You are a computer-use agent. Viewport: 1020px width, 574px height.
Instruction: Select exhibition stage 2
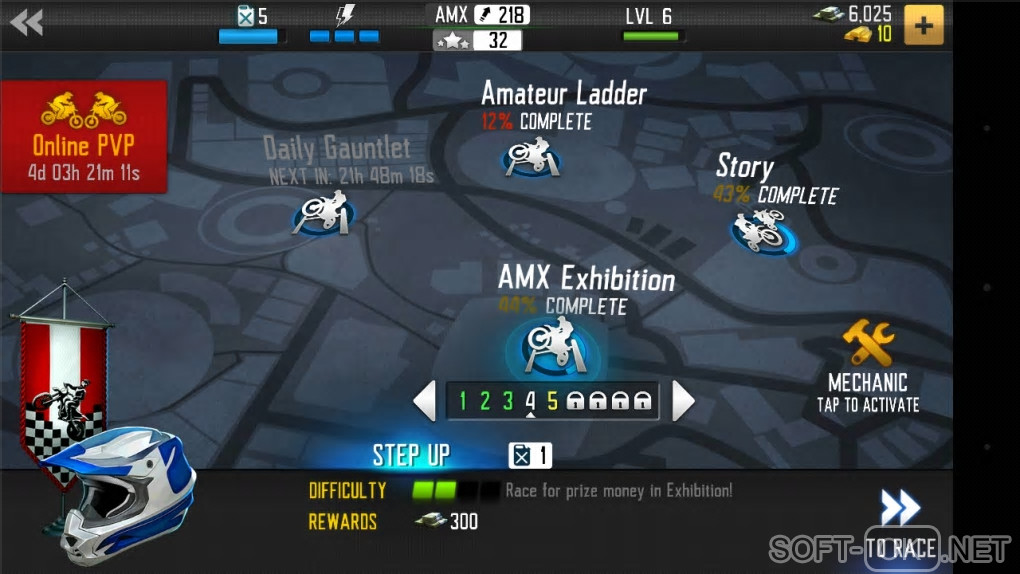(485, 402)
